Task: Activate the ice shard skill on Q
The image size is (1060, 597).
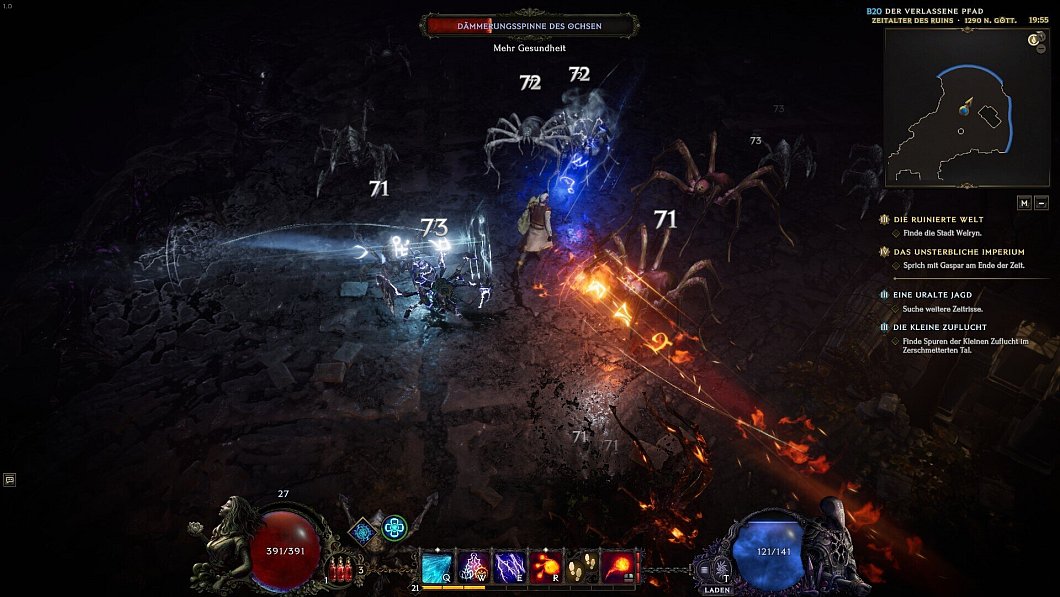Action: tap(437, 567)
